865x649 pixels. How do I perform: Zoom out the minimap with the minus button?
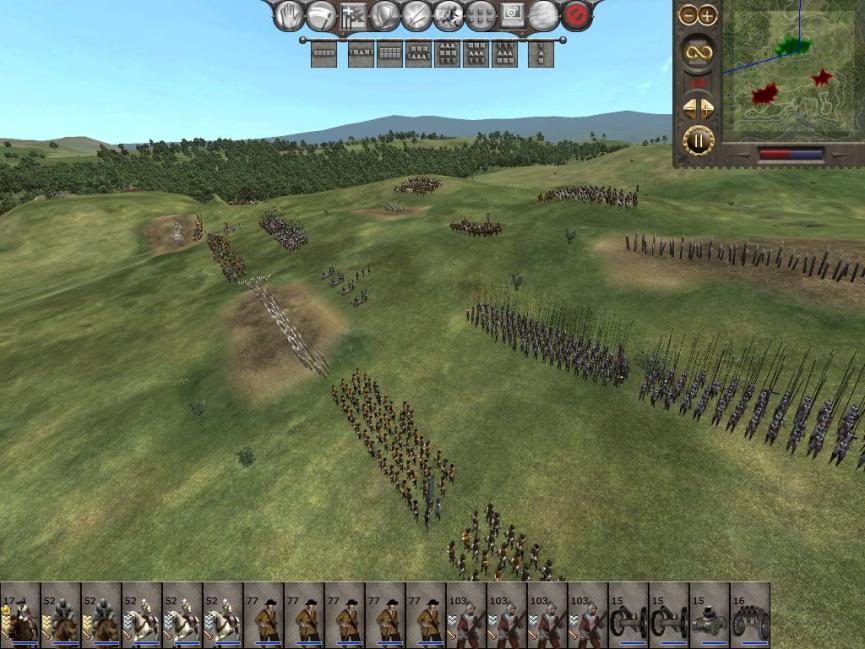pyautogui.click(x=688, y=15)
